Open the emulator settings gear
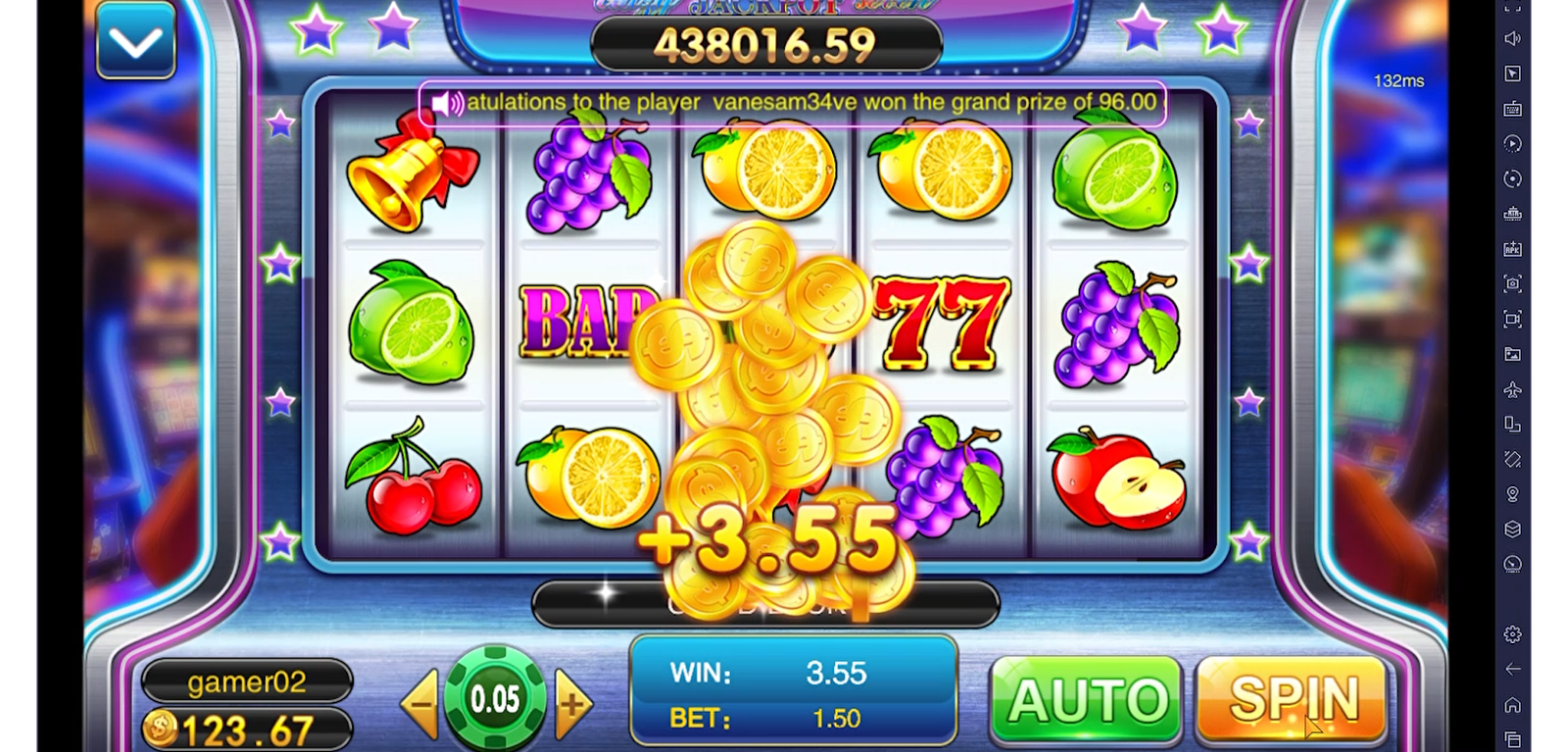Viewport: 1568px width, 752px height. pyautogui.click(x=1513, y=634)
